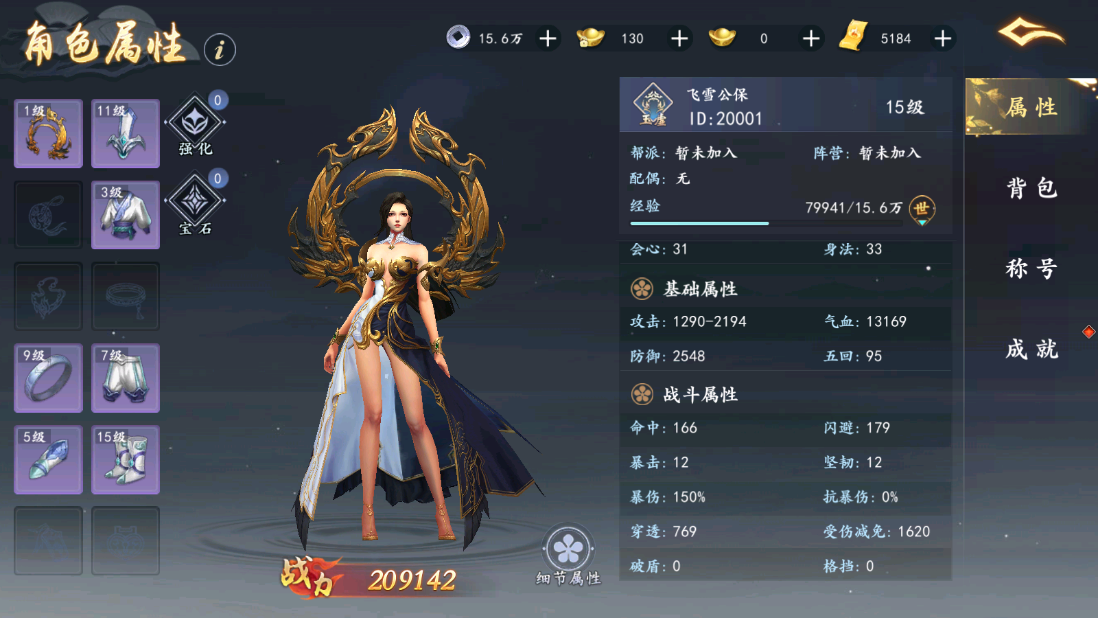Select the level 3 robe slot
This screenshot has width=1098, height=618.
[x=126, y=215]
